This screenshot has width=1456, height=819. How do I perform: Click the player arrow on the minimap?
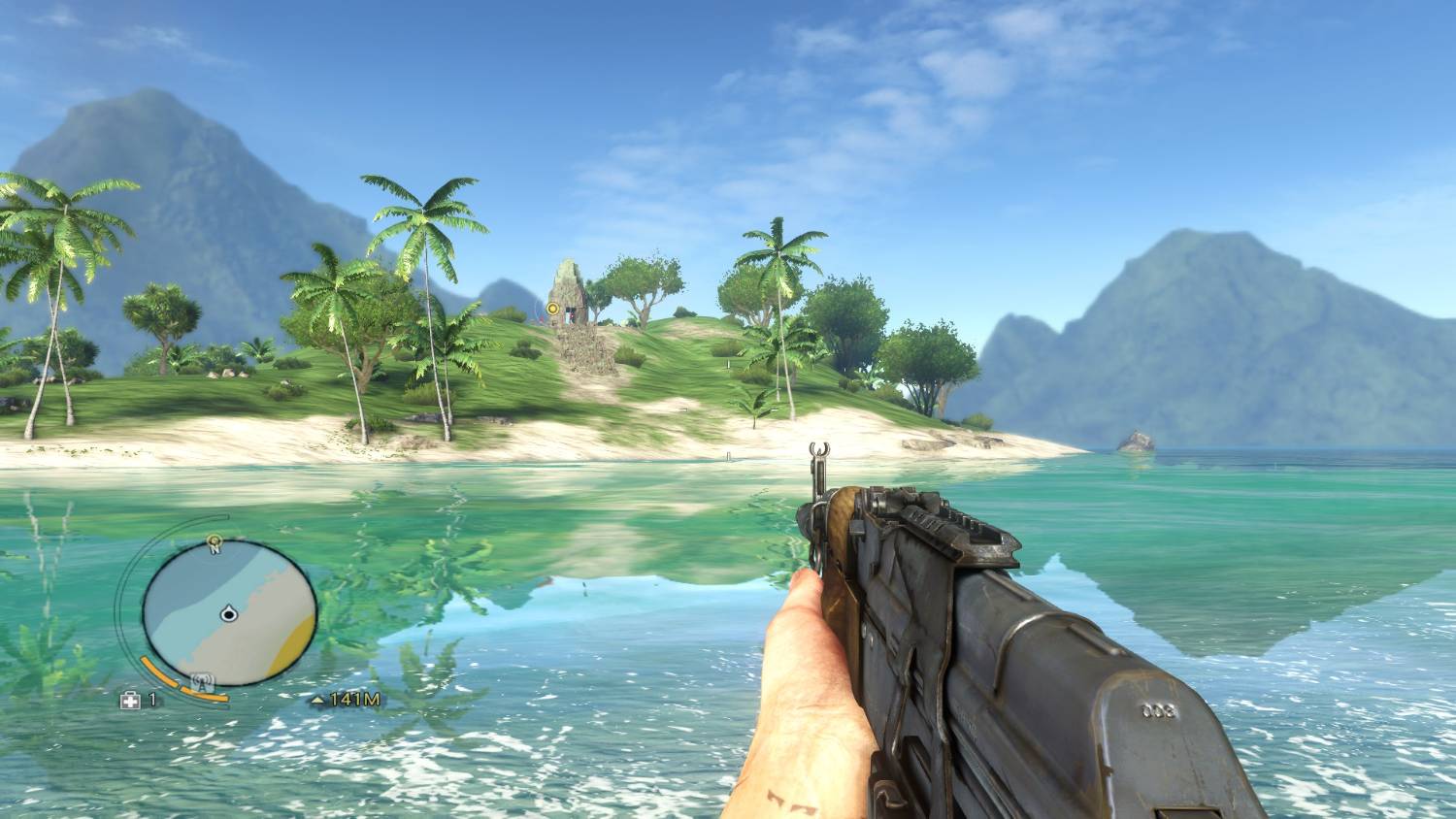click(229, 612)
